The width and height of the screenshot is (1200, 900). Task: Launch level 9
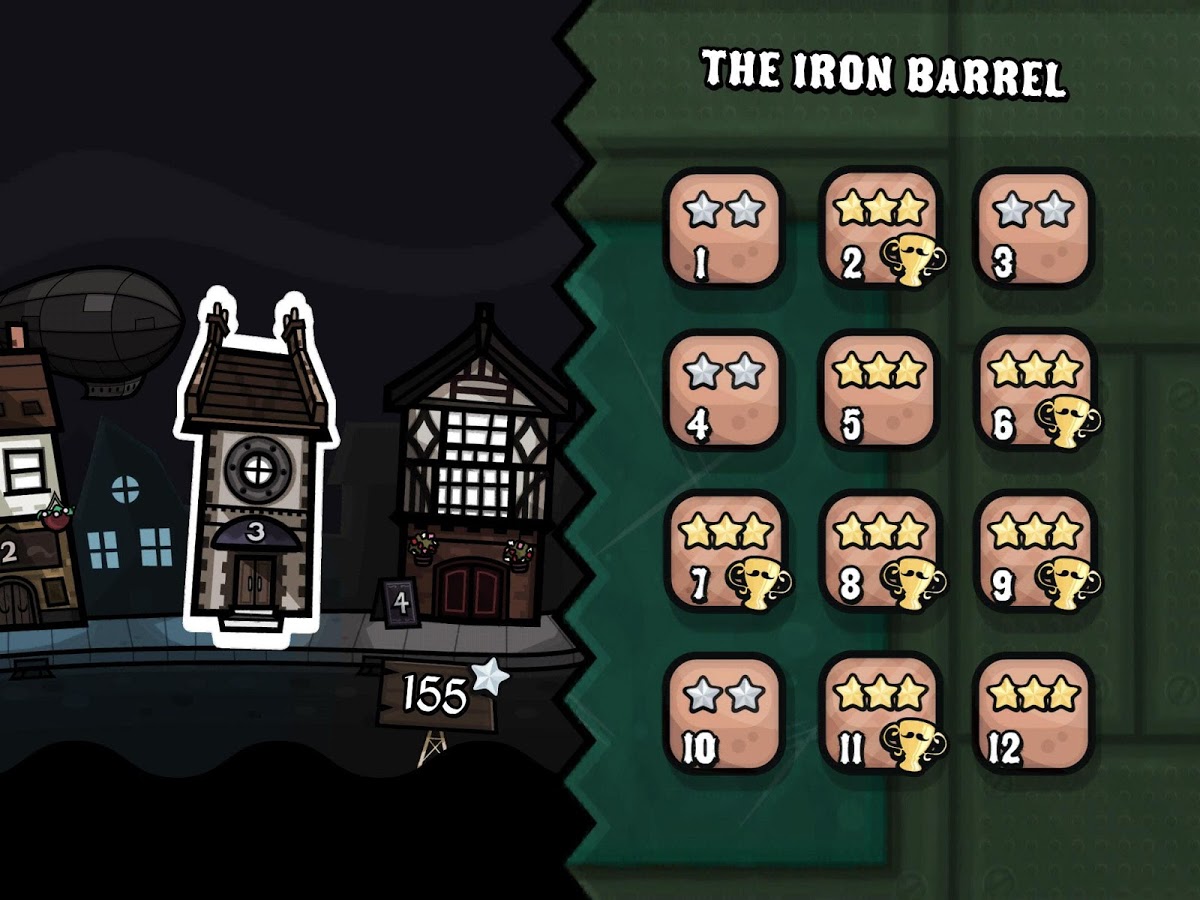click(1033, 551)
